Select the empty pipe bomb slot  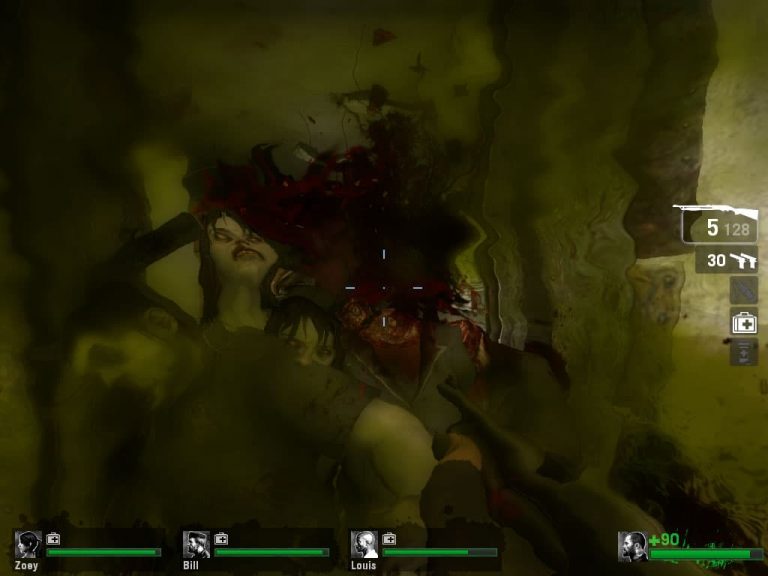click(743, 291)
